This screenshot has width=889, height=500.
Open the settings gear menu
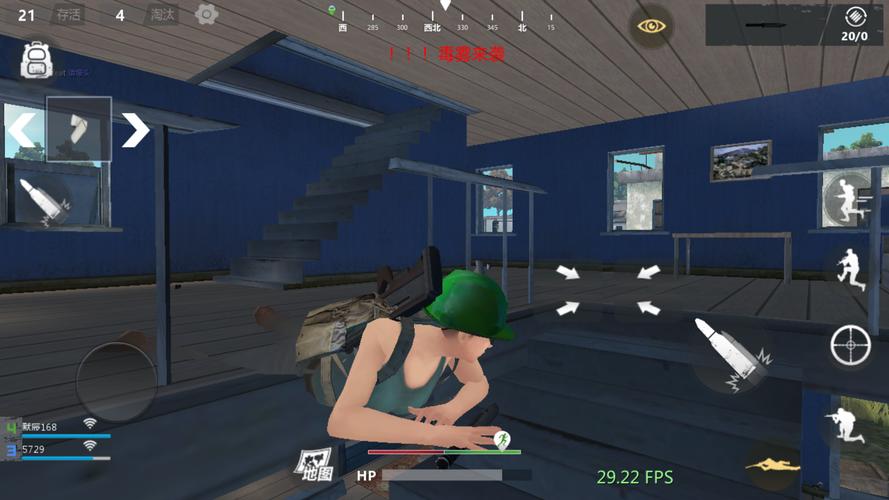click(207, 14)
